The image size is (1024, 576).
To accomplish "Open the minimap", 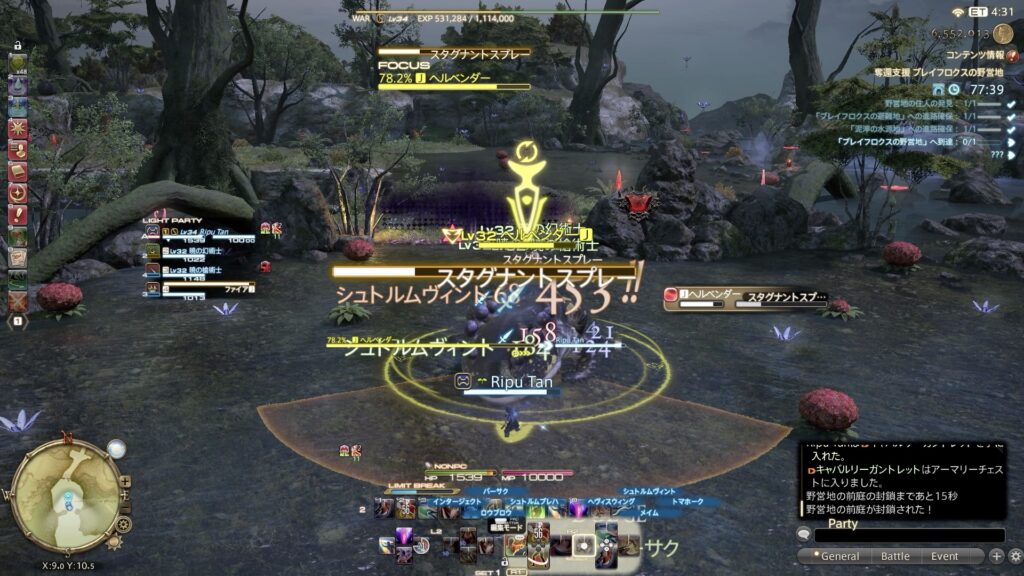I will pyautogui.click(x=66, y=493).
